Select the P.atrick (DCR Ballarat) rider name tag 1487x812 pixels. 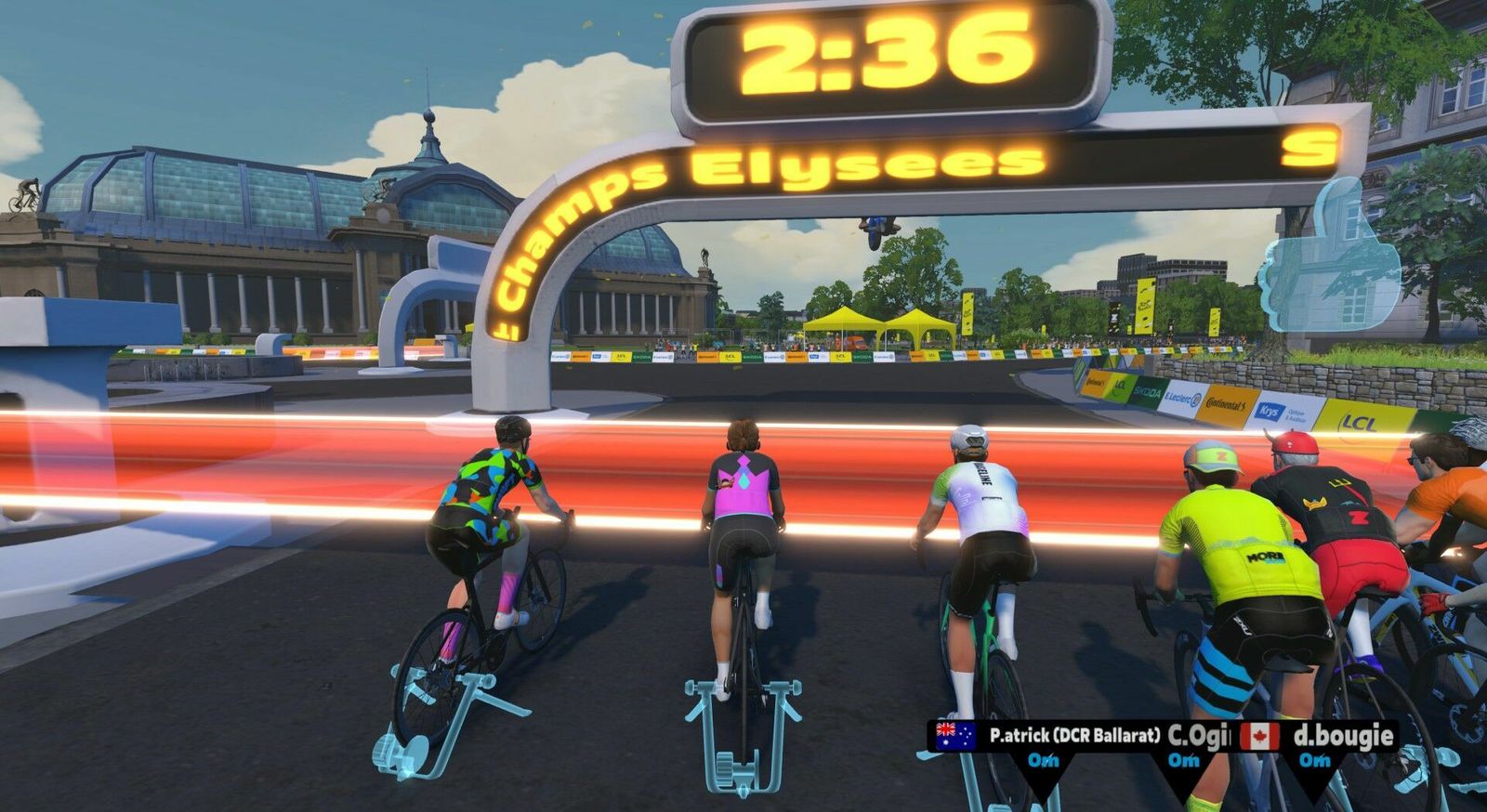[1073, 736]
